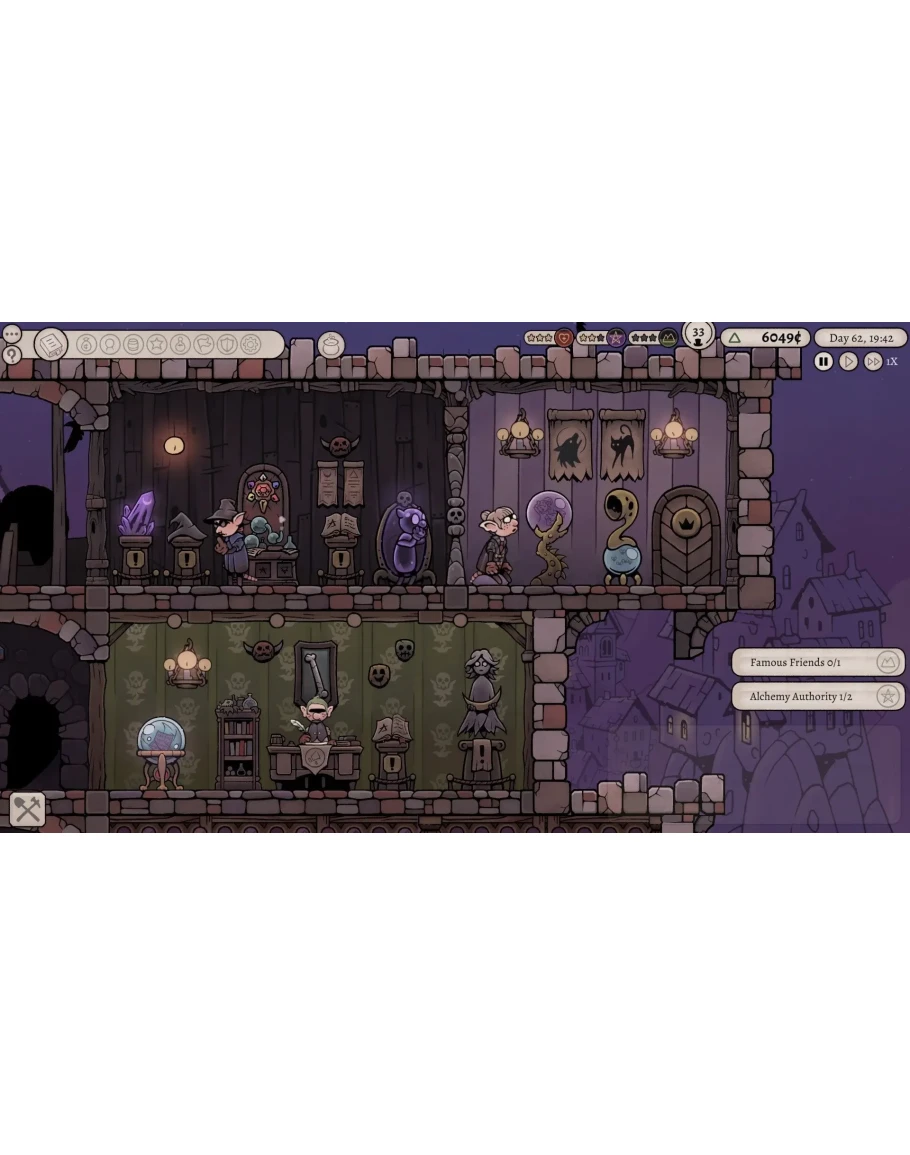Open the character portrait toolbar icon
Viewport: 910px width, 1155px height.
click(x=110, y=344)
